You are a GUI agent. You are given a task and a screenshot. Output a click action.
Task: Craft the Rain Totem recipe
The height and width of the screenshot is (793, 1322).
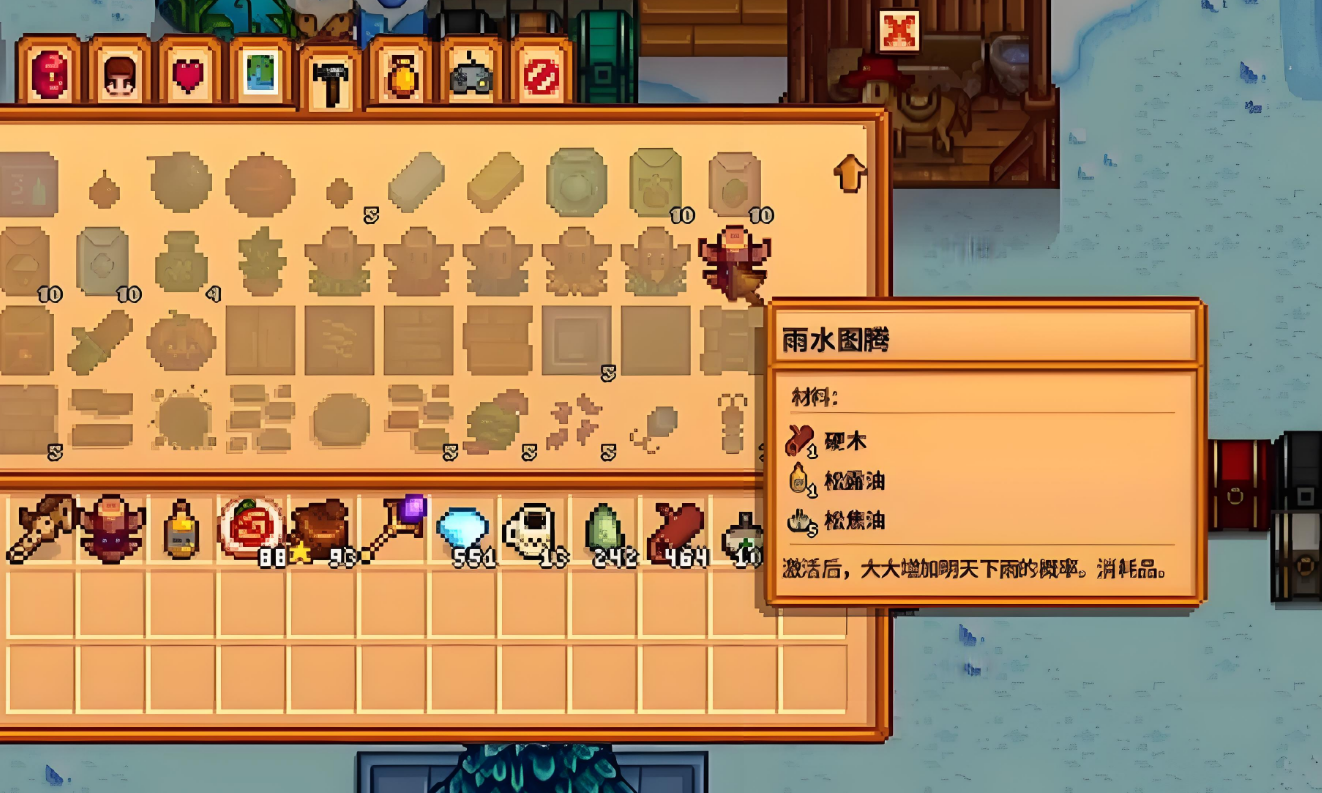(733, 262)
